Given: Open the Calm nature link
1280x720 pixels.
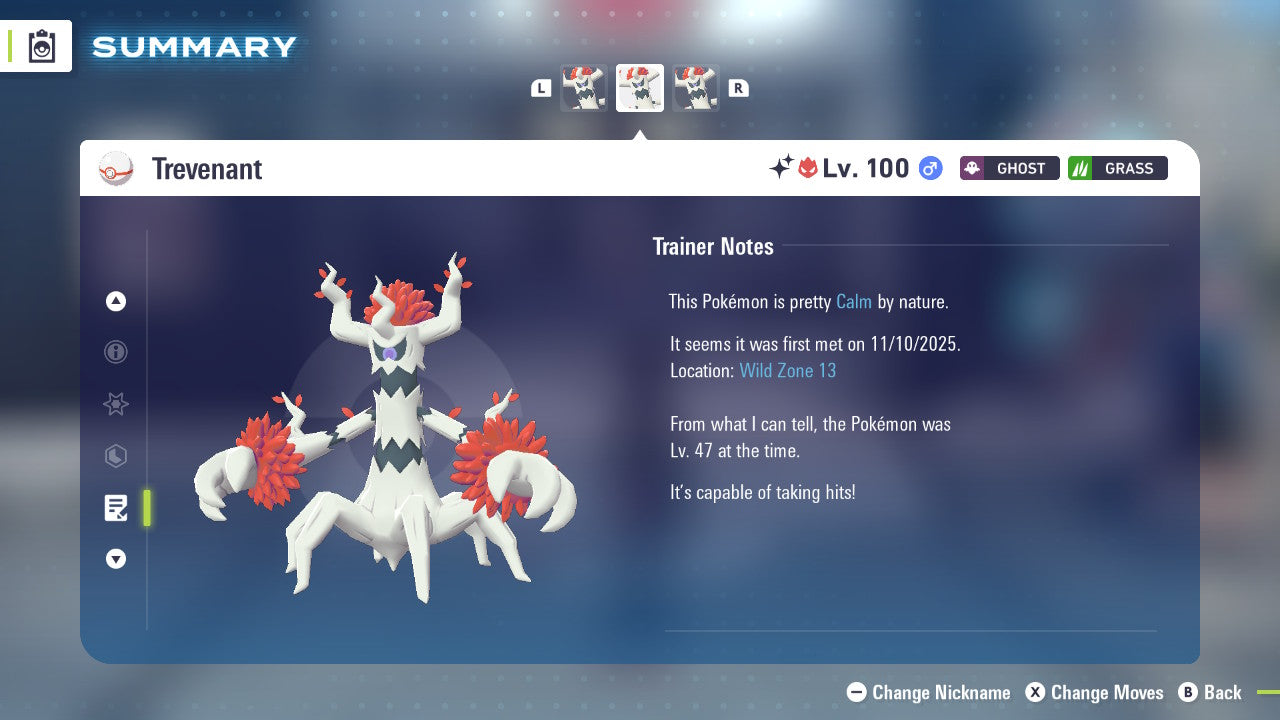Looking at the screenshot, I should pos(853,301).
